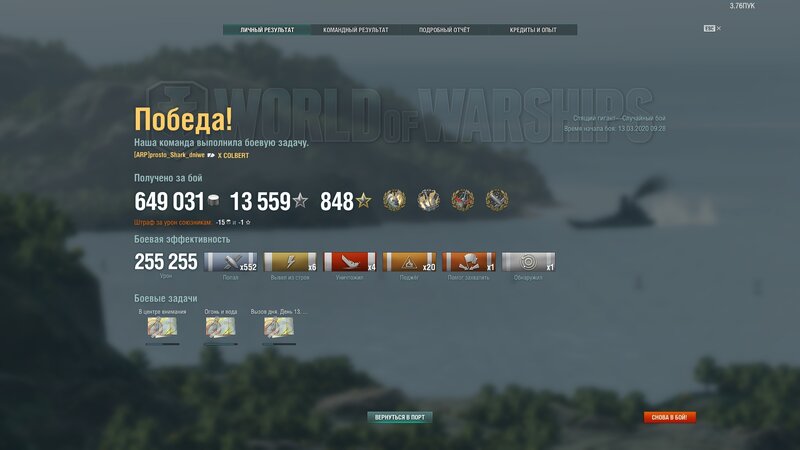This screenshot has height=450, width=800.
Task: Show the Подробный отчёт tab
Action: pos(444,30)
